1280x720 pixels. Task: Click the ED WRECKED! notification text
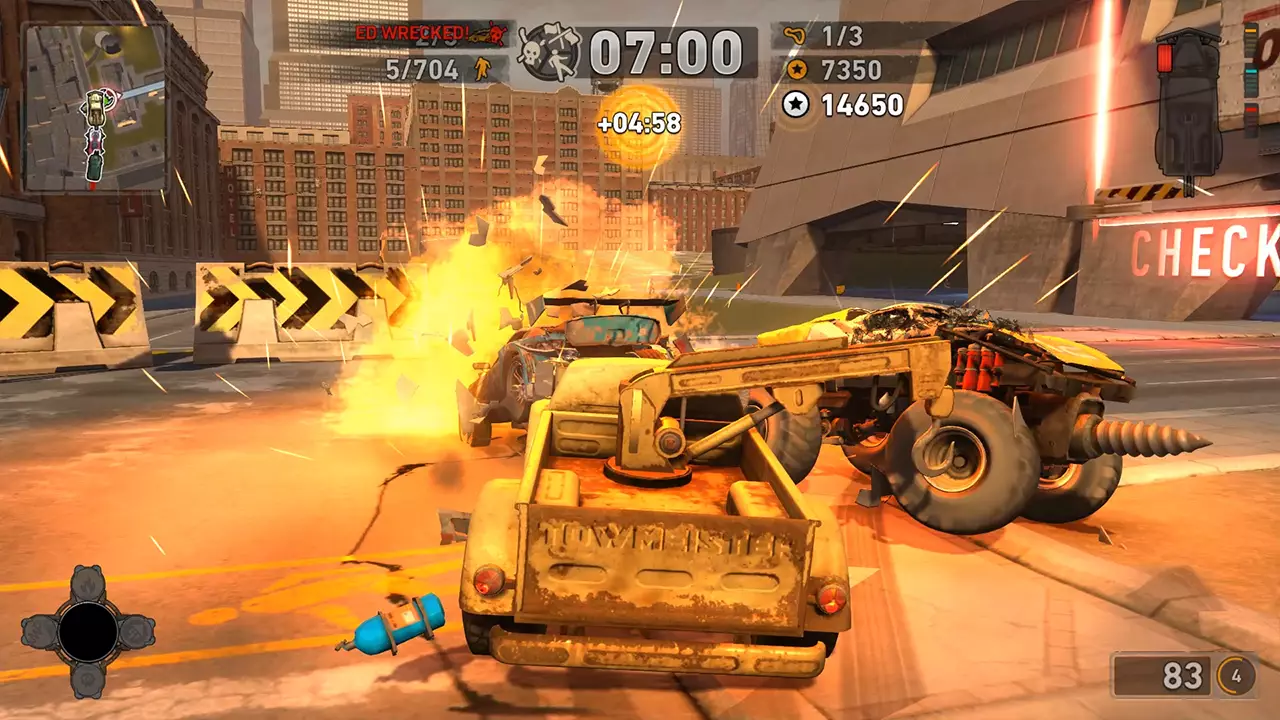tap(412, 32)
